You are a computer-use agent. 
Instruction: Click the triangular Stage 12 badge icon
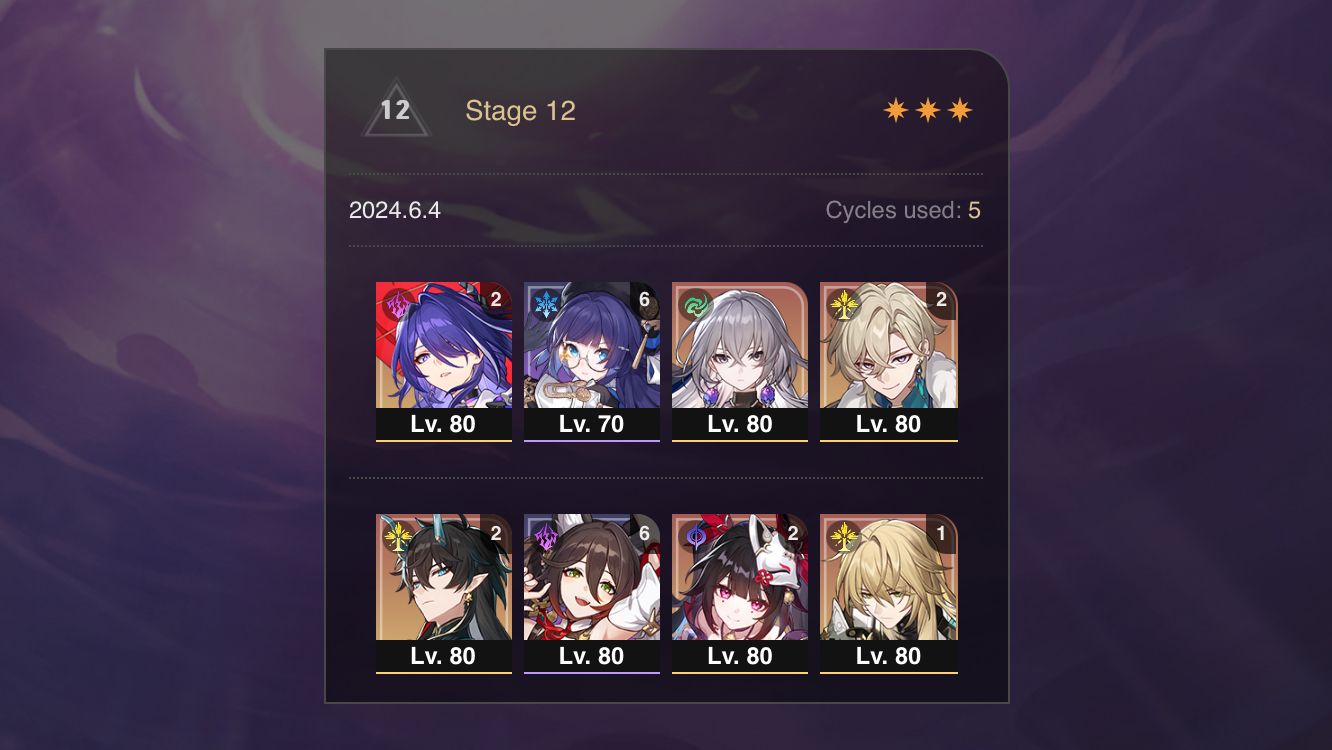tap(397, 112)
